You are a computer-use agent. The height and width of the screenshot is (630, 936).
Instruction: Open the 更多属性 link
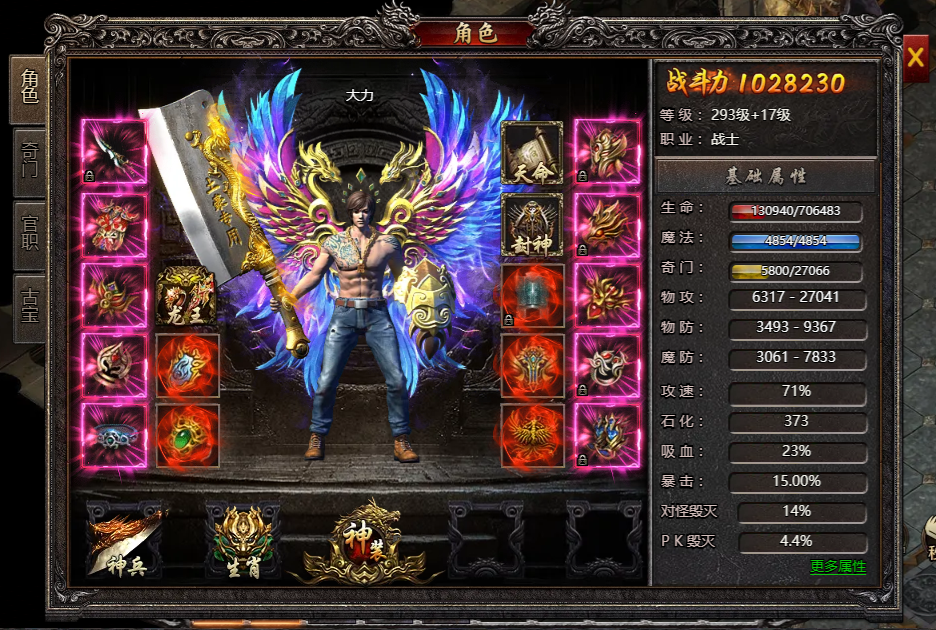pyautogui.click(x=837, y=567)
